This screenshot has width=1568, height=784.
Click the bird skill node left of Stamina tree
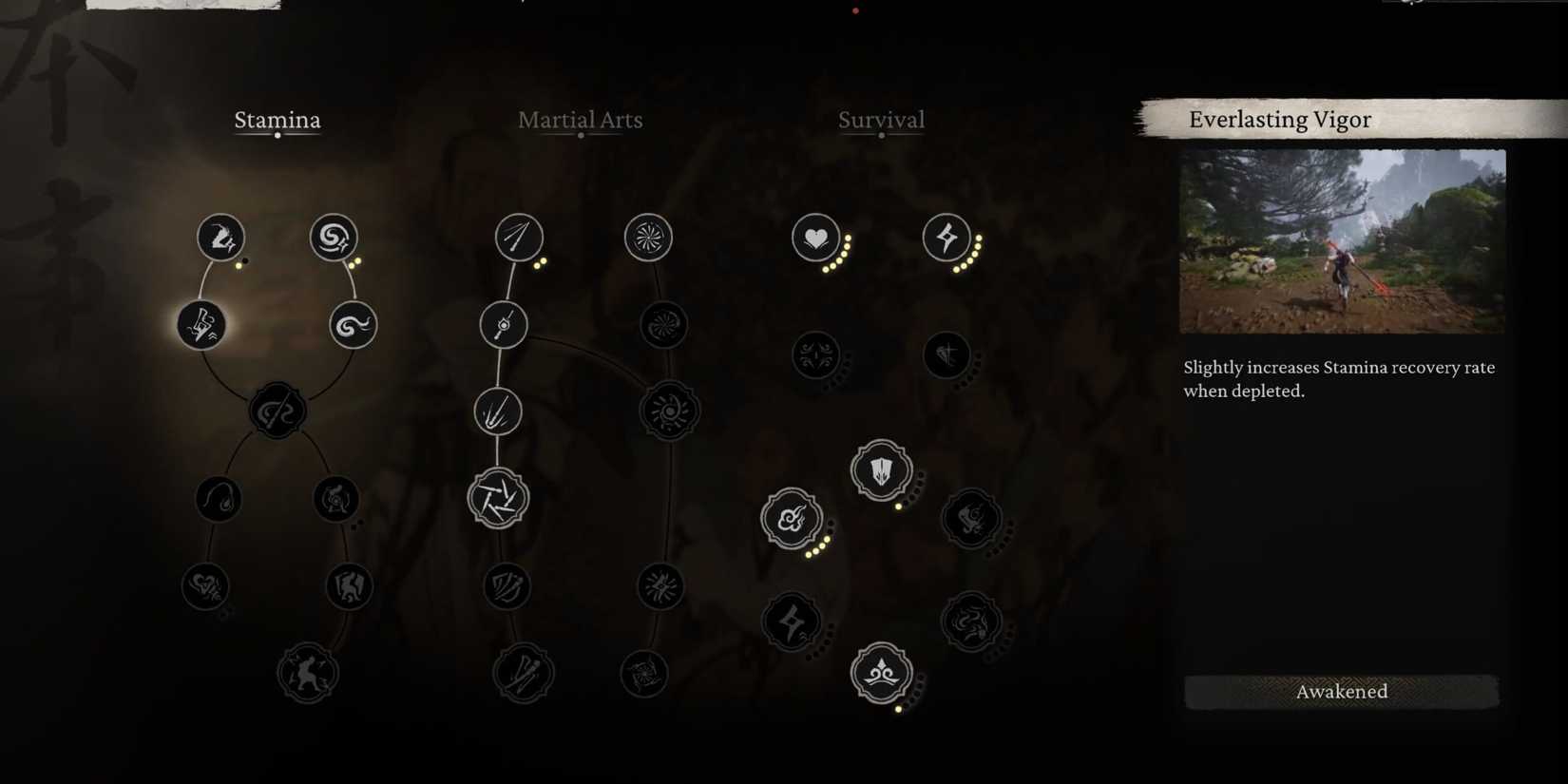coord(218,497)
